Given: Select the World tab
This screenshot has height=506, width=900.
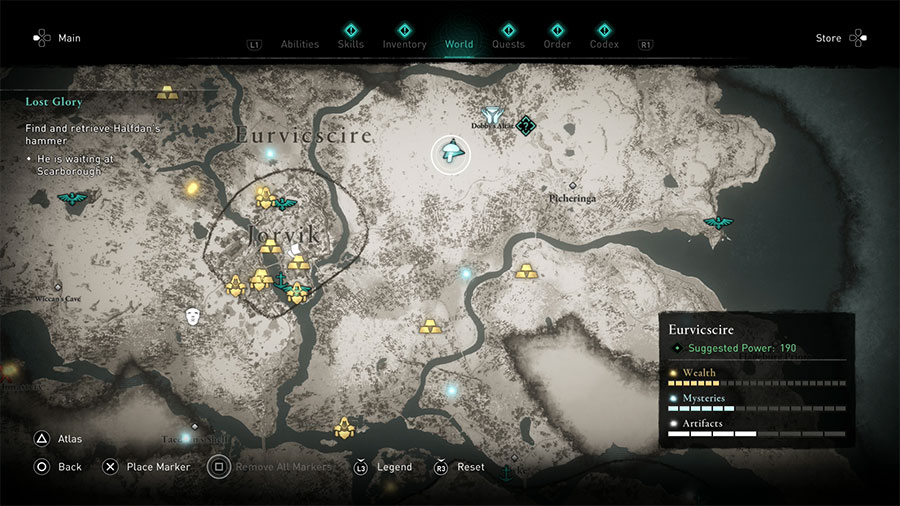Looking at the screenshot, I should pyautogui.click(x=459, y=44).
